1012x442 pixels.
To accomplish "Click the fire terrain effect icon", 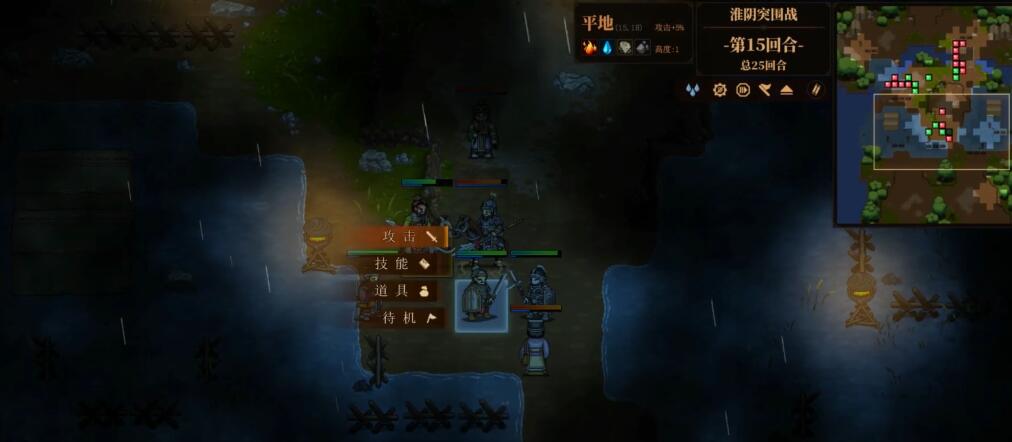I will pos(590,48).
